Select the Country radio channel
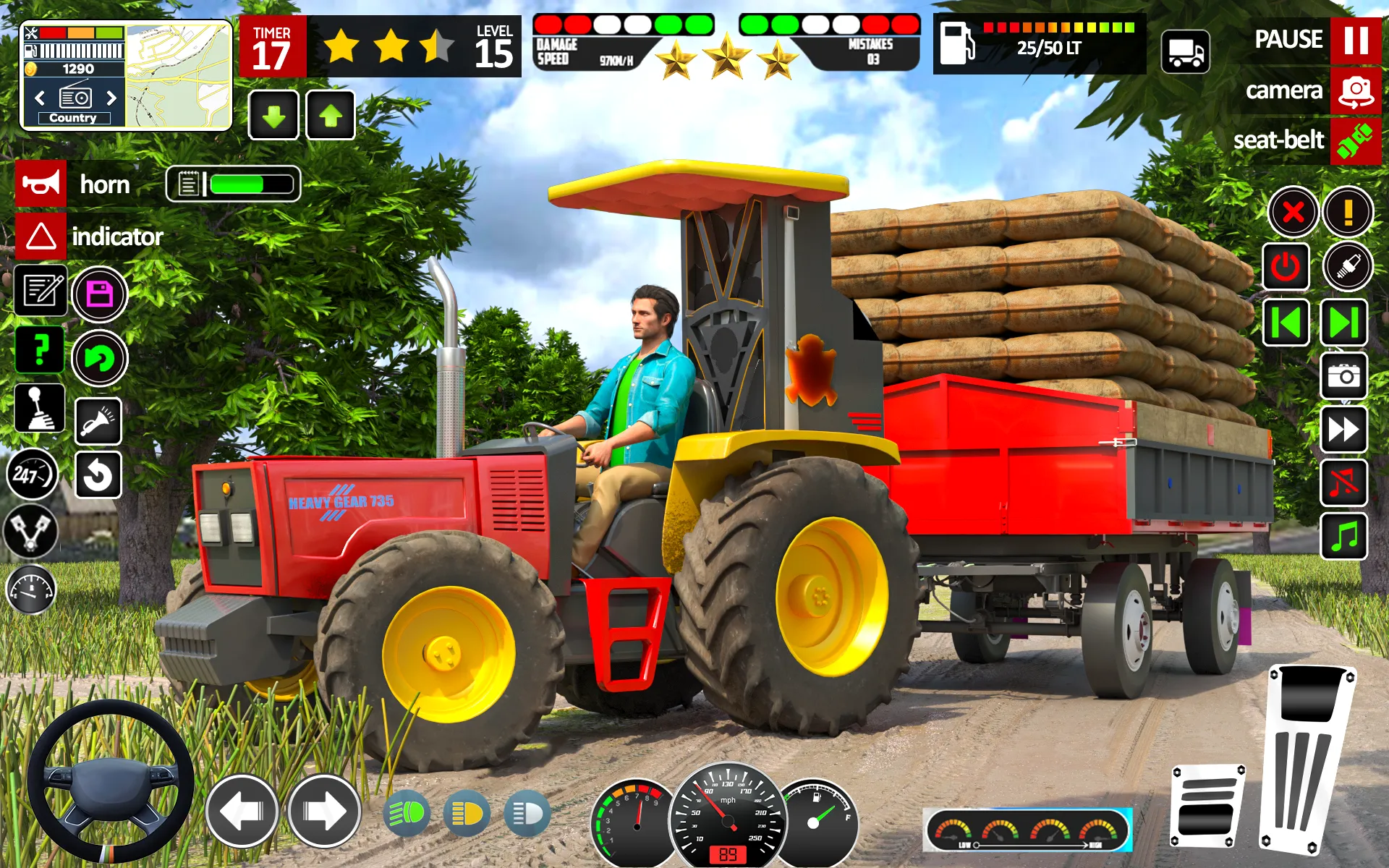 pyautogui.click(x=73, y=117)
